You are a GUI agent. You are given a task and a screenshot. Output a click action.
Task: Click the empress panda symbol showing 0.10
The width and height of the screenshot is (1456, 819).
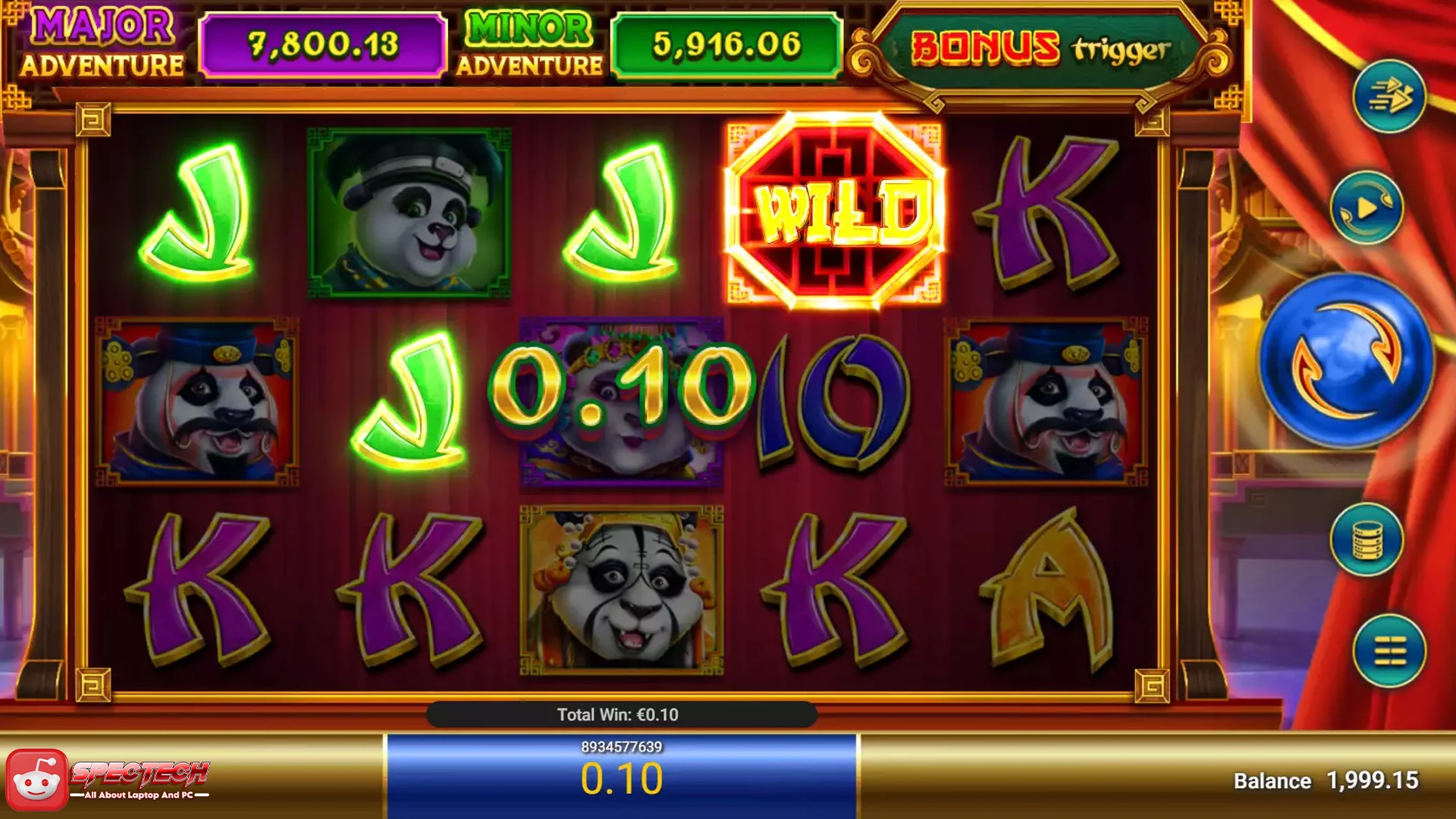(x=622, y=400)
